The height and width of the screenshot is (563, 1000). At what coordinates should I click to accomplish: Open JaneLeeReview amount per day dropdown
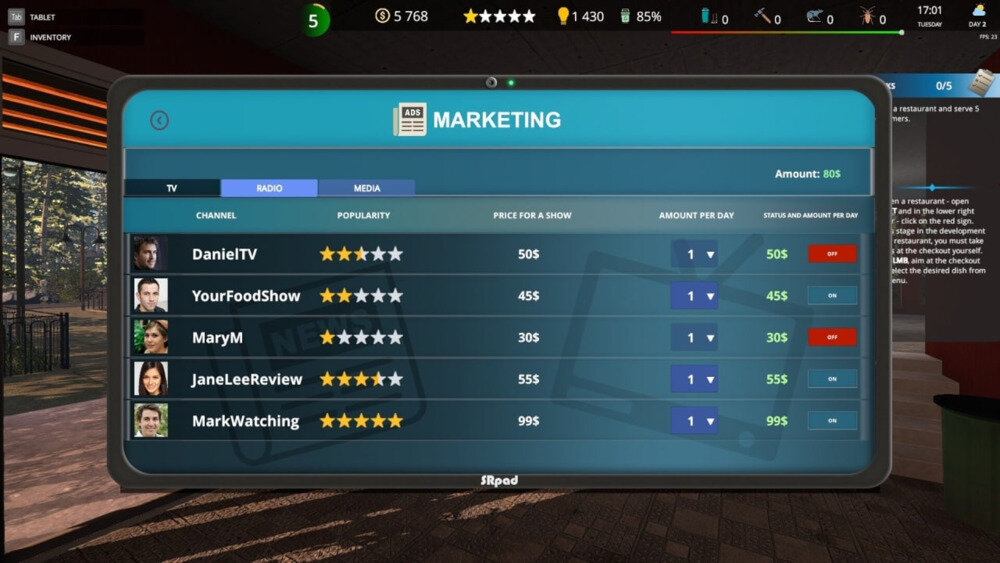(x=694, y=379)
